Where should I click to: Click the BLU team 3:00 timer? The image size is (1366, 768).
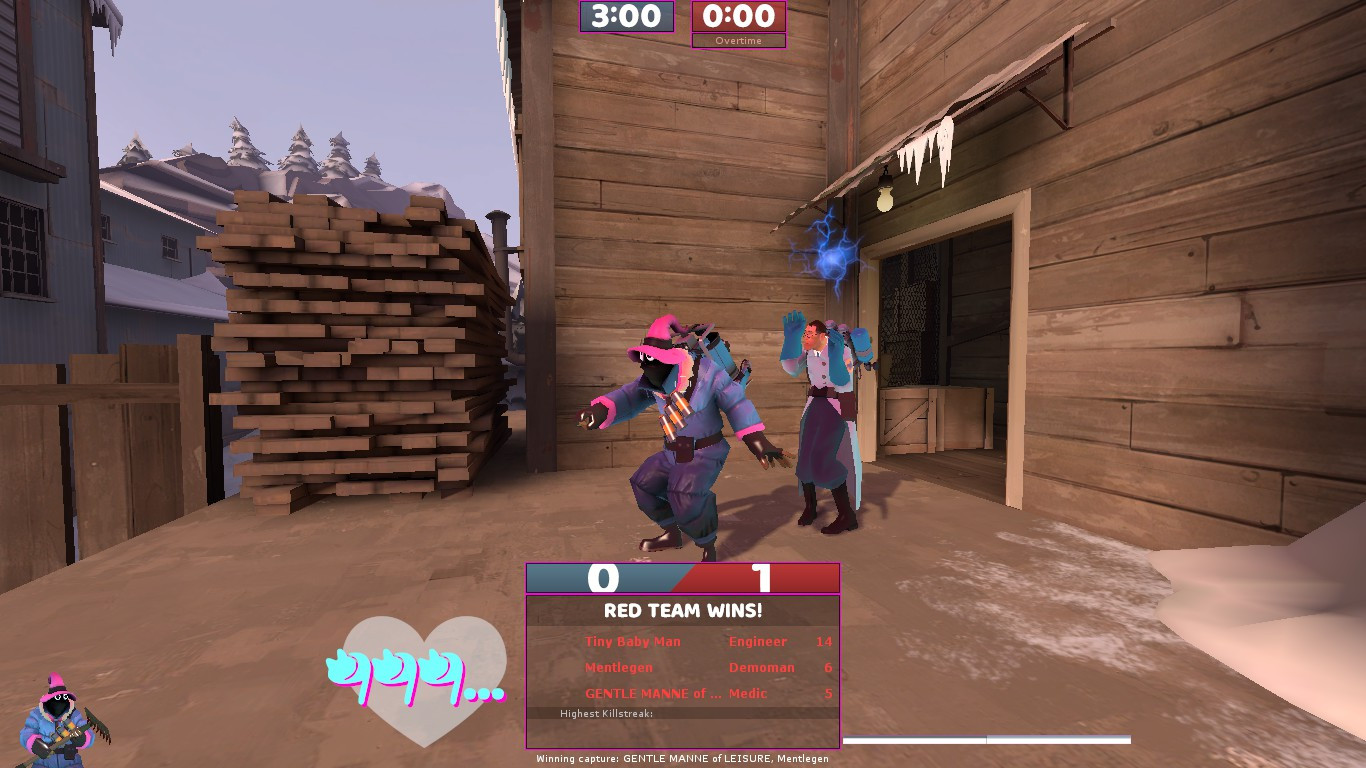pyautogui.click(x=626, y=17)
